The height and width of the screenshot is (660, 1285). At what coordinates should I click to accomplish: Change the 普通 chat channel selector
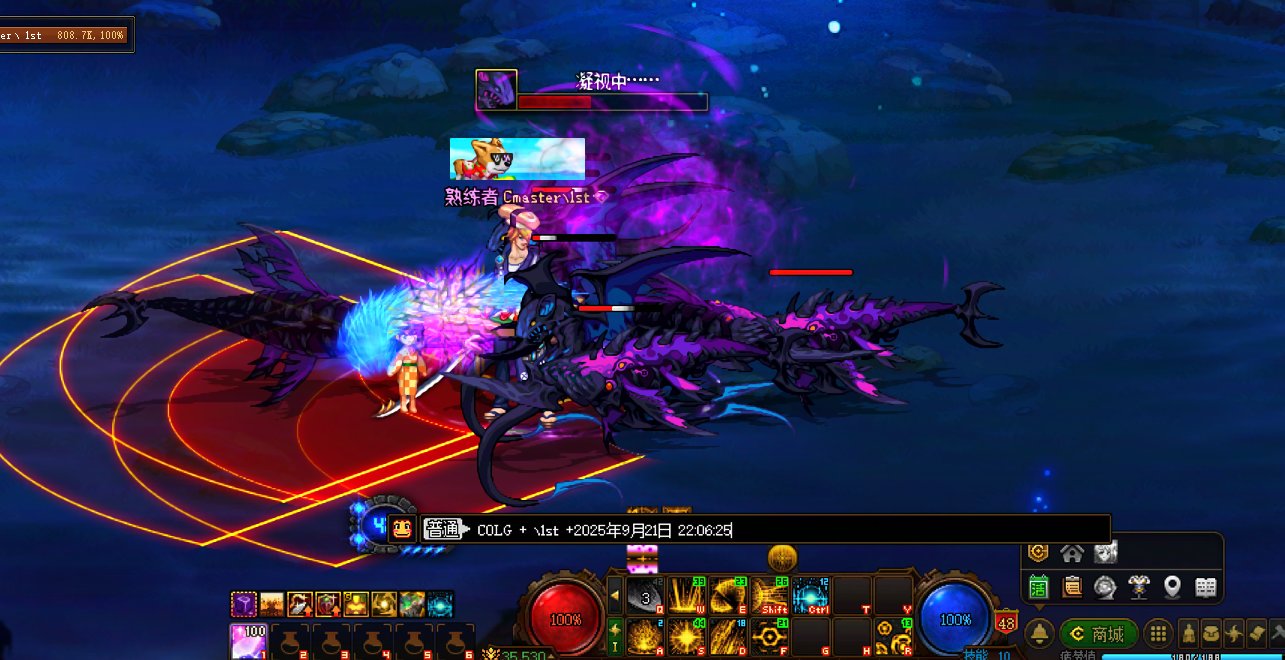click(443, 529)
